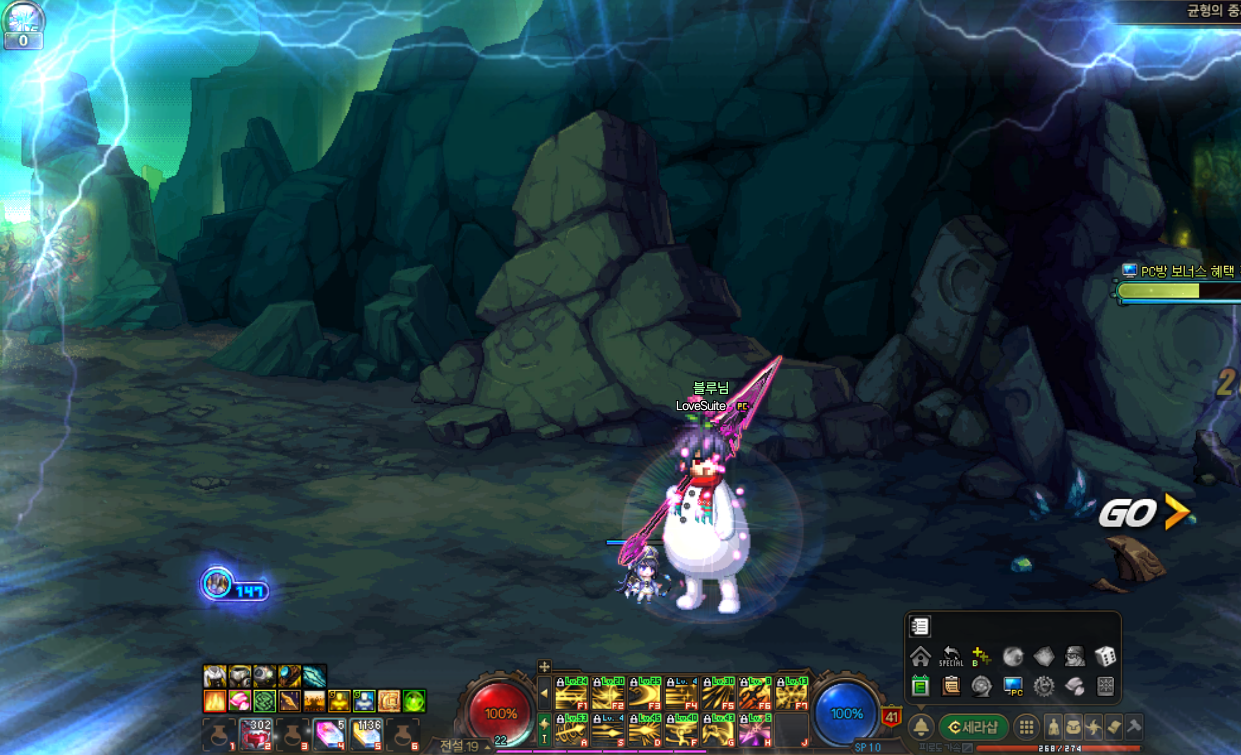Open the skill window star icon
The width and height of the screenshot is (1241, 755).
coord(1094,727)
